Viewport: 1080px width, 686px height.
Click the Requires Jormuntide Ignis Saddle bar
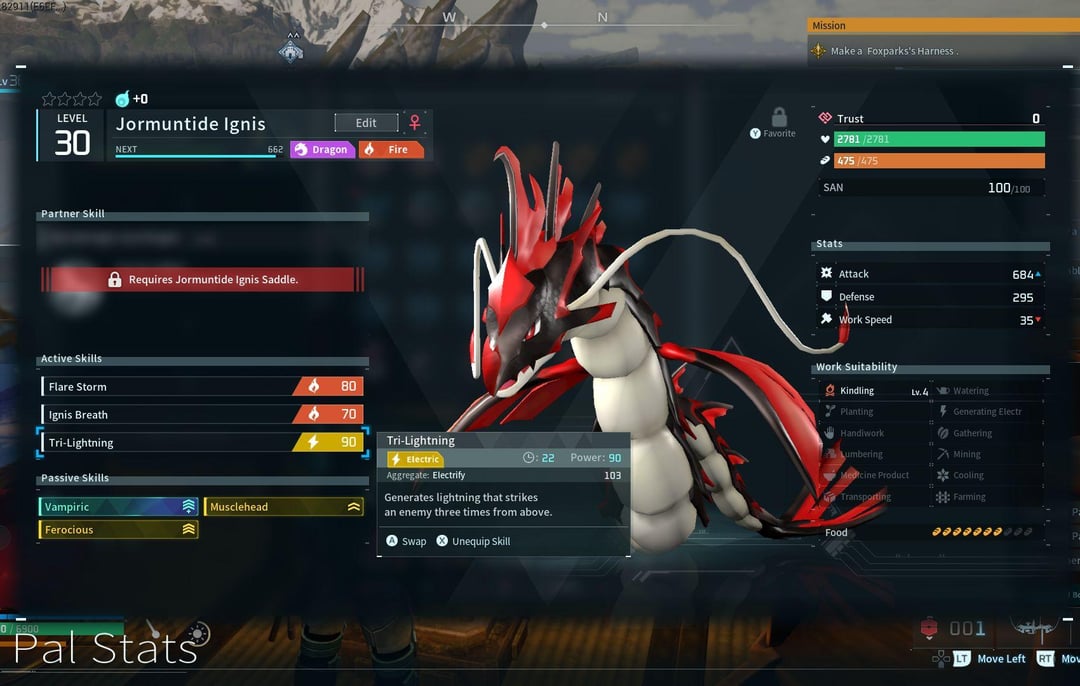pyautogui.click(x=203, y=280)
